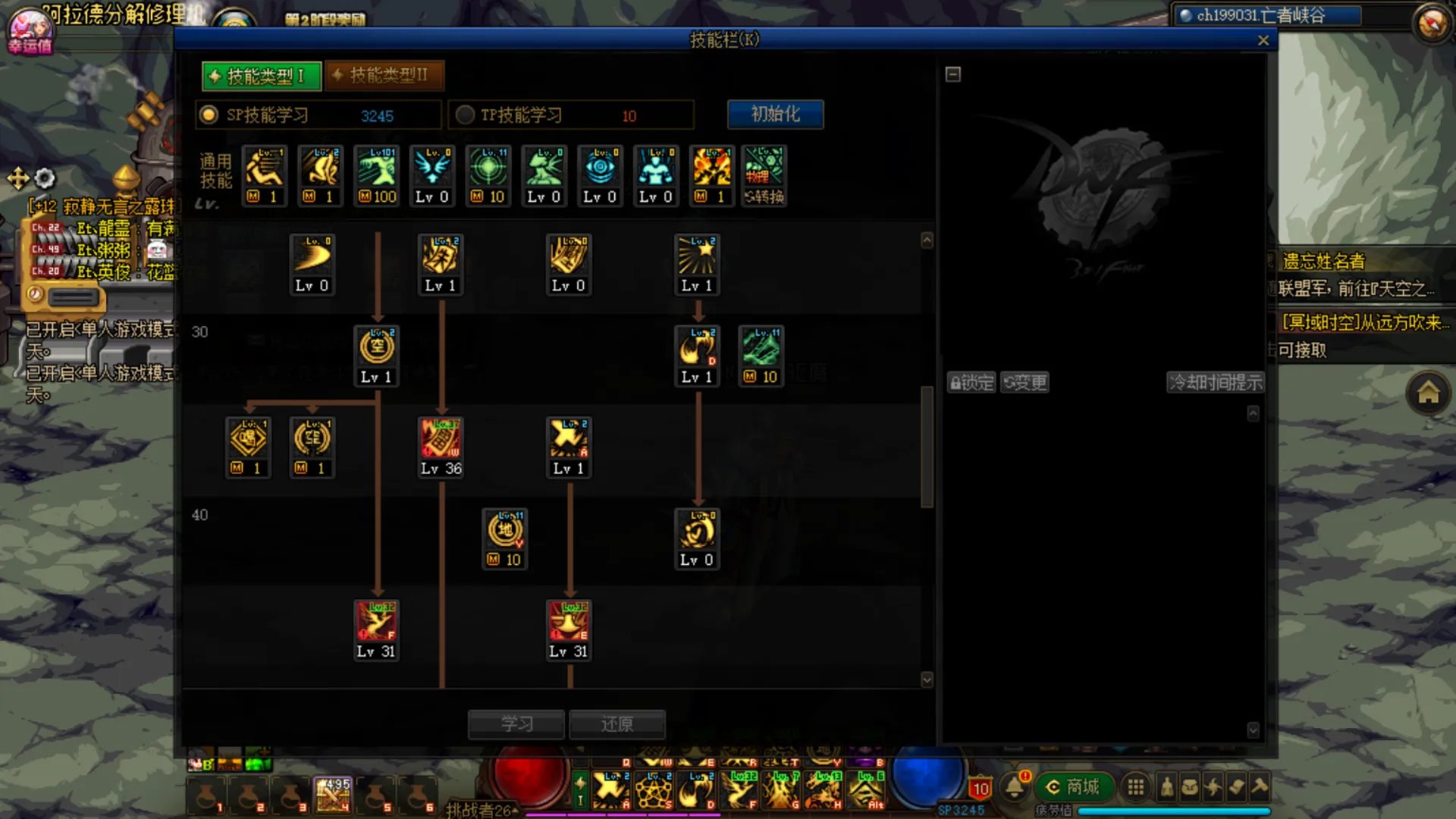Click the 变更 change button

tap(1025, 382)
